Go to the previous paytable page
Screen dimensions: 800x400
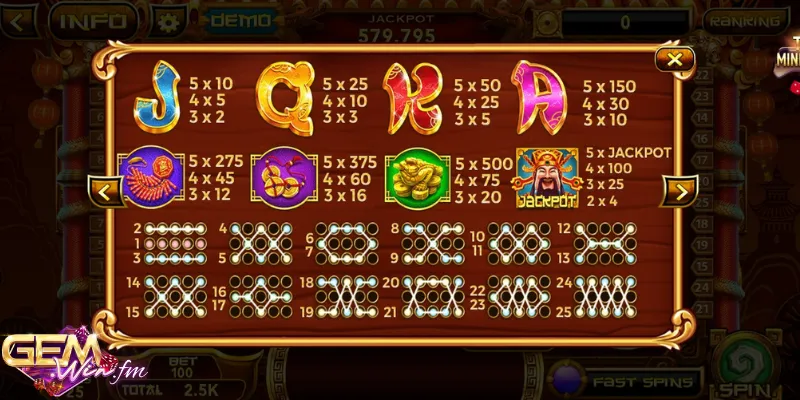pyautogui.click(x=106, y=191)
